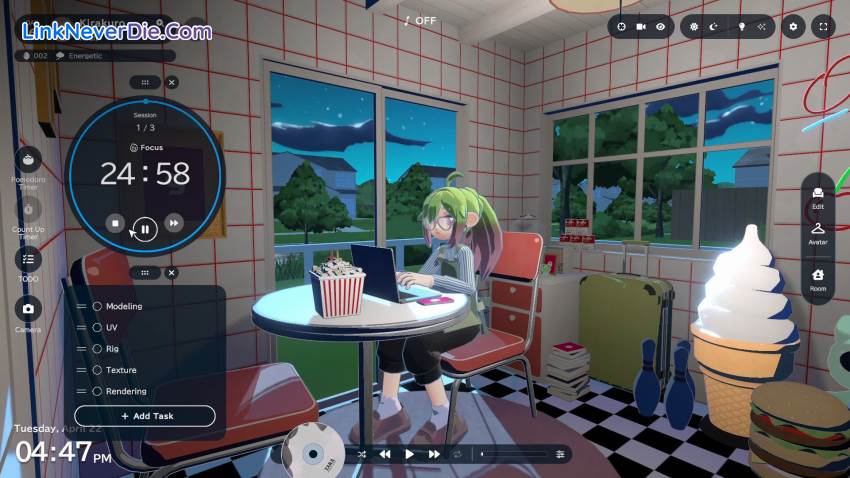This screenshot has height=478, width=850.
Task: Skip to the next music track
Action: click(434, 454)
